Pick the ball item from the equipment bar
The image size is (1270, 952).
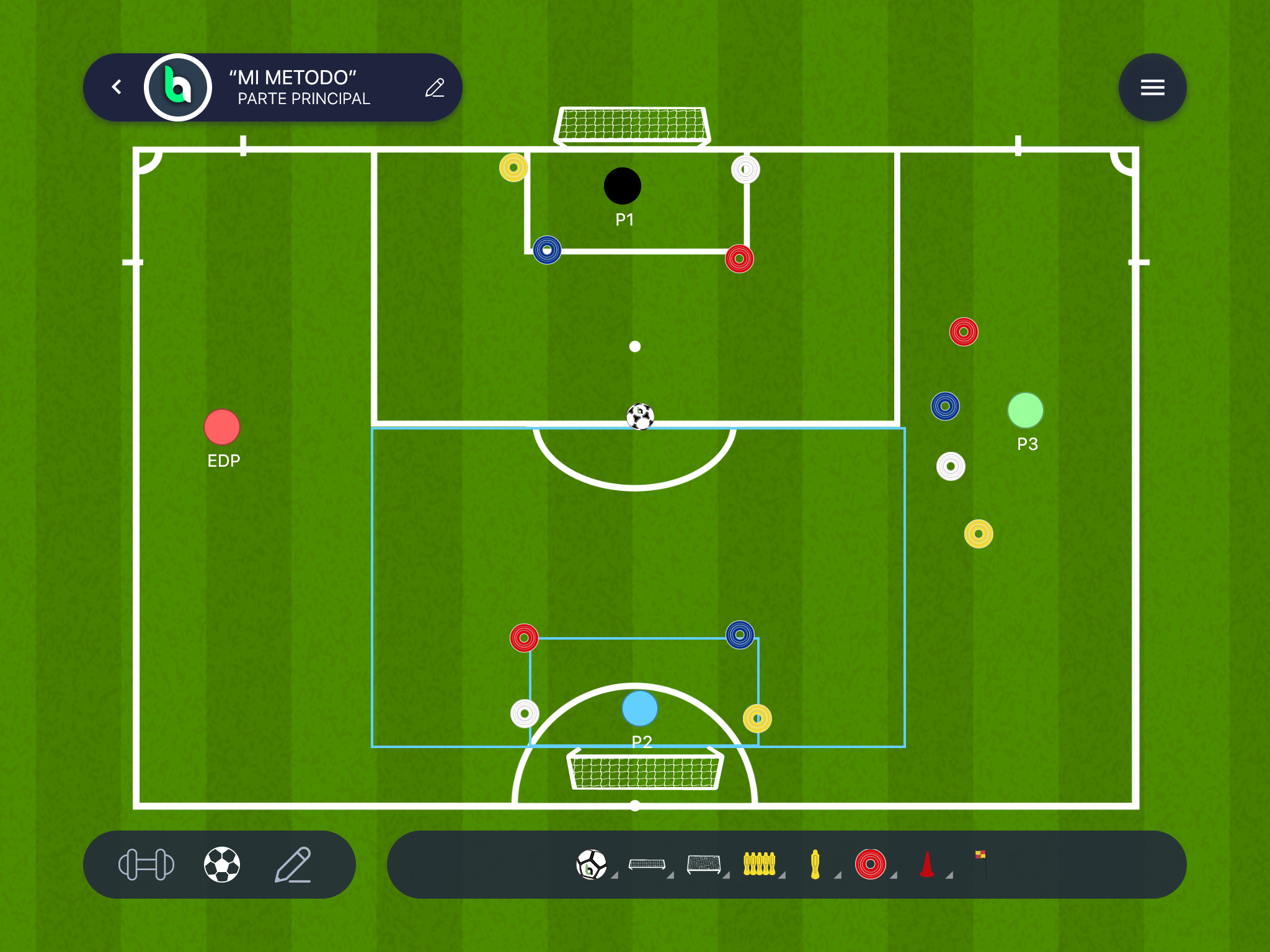click(x=592, y=865)
